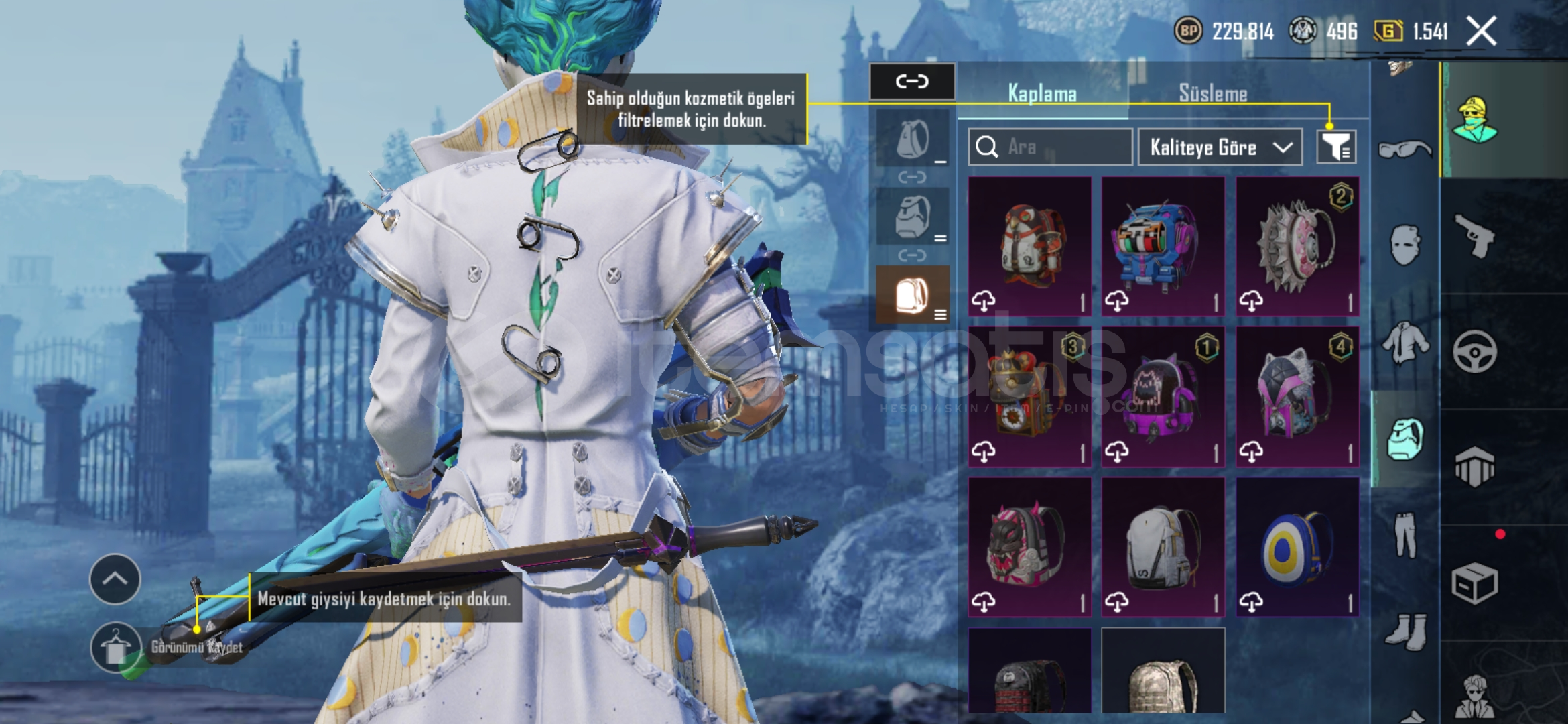Toggle the owned cosmetics filter funnel
Screen dimensions: 1568x724
1336,147
